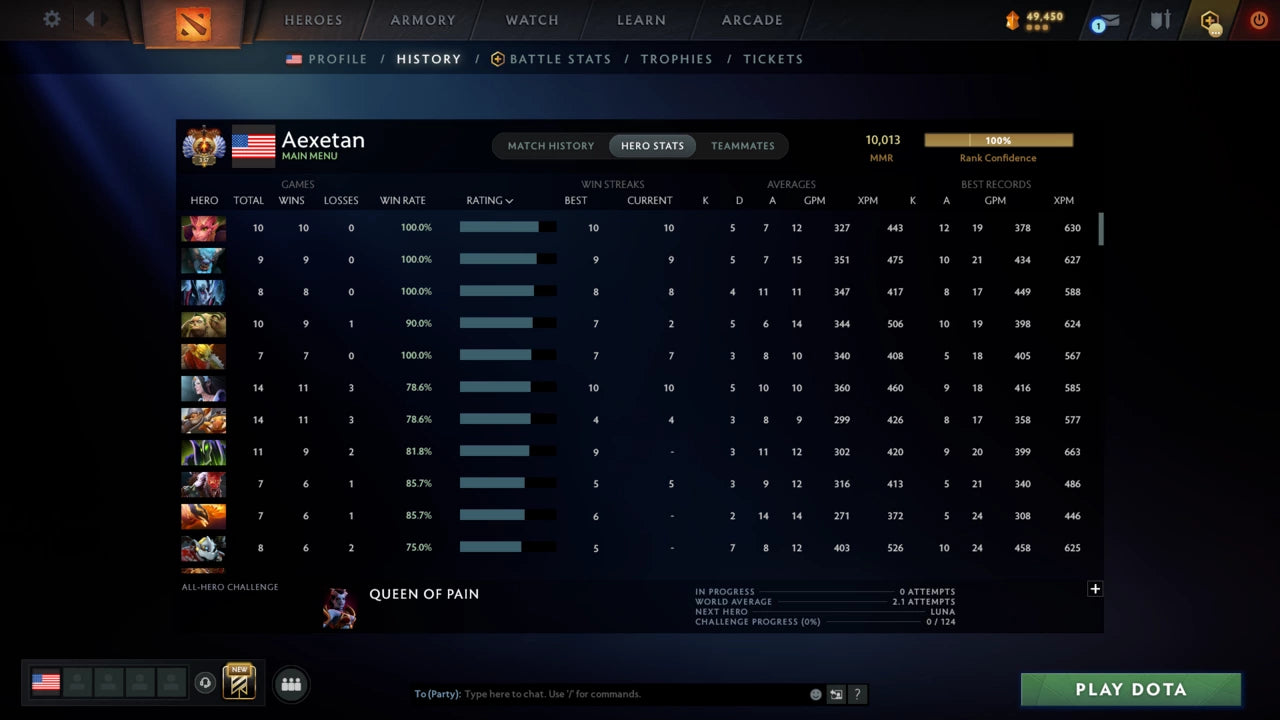The width and height of the screenshot is (1280, 720).
Task: Open the RATING sort dropdown
Action: pyautogui.click(x=489, y=200)
